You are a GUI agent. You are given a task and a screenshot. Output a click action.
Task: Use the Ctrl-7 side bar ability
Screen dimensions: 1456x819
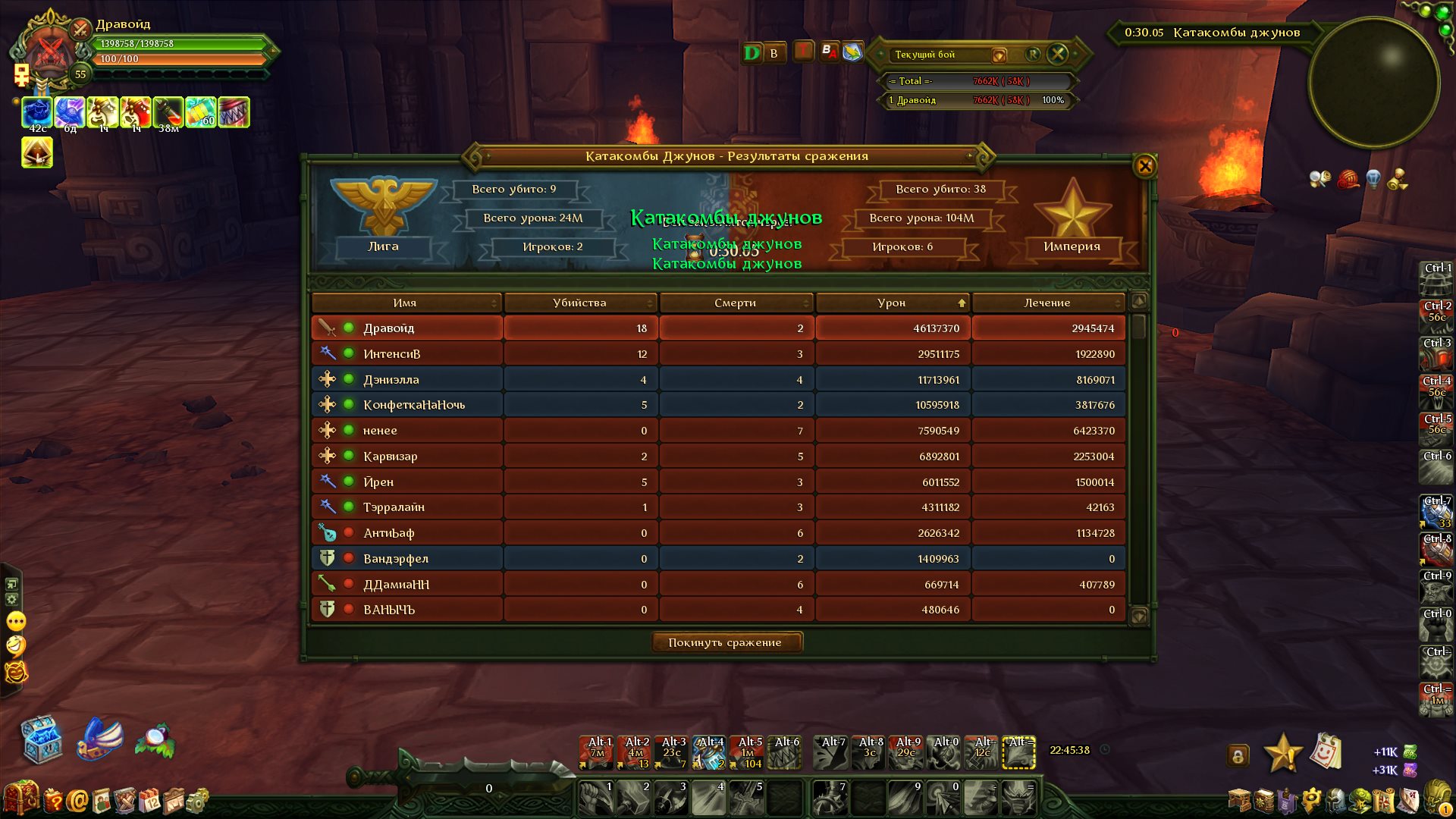(x=1436, y=512)
